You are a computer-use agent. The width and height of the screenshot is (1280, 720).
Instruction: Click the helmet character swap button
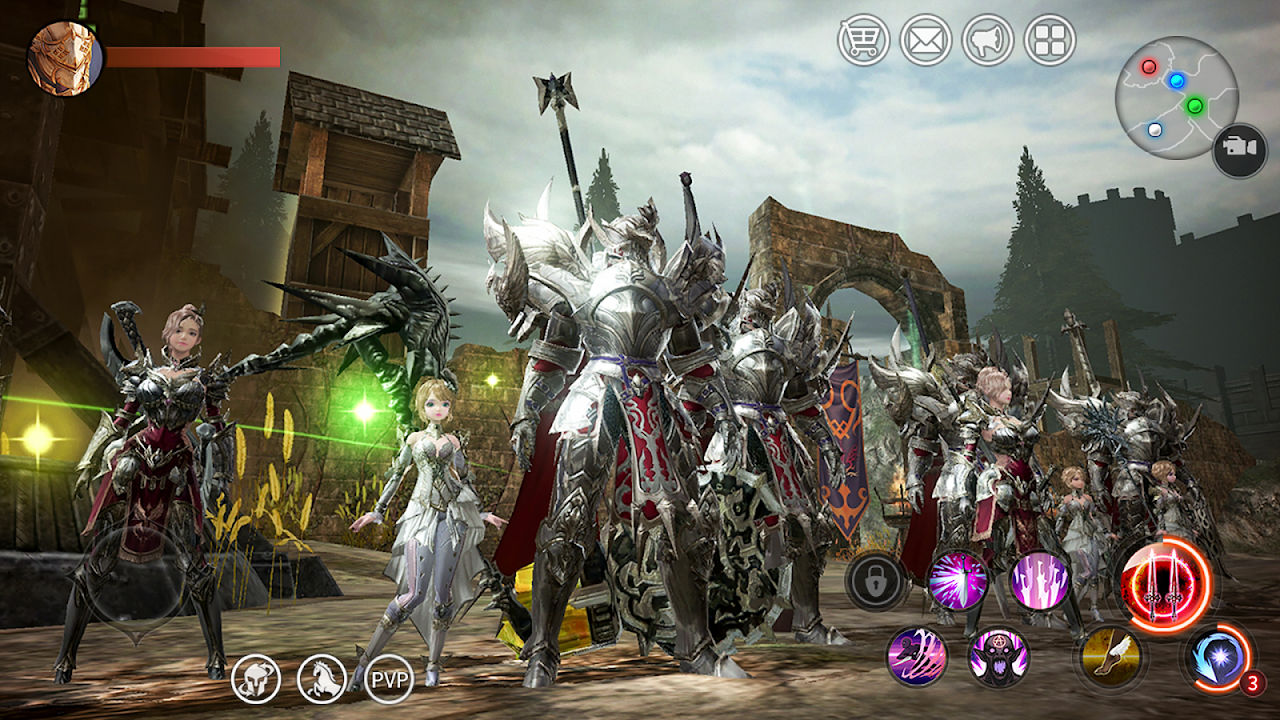(256, 680)
